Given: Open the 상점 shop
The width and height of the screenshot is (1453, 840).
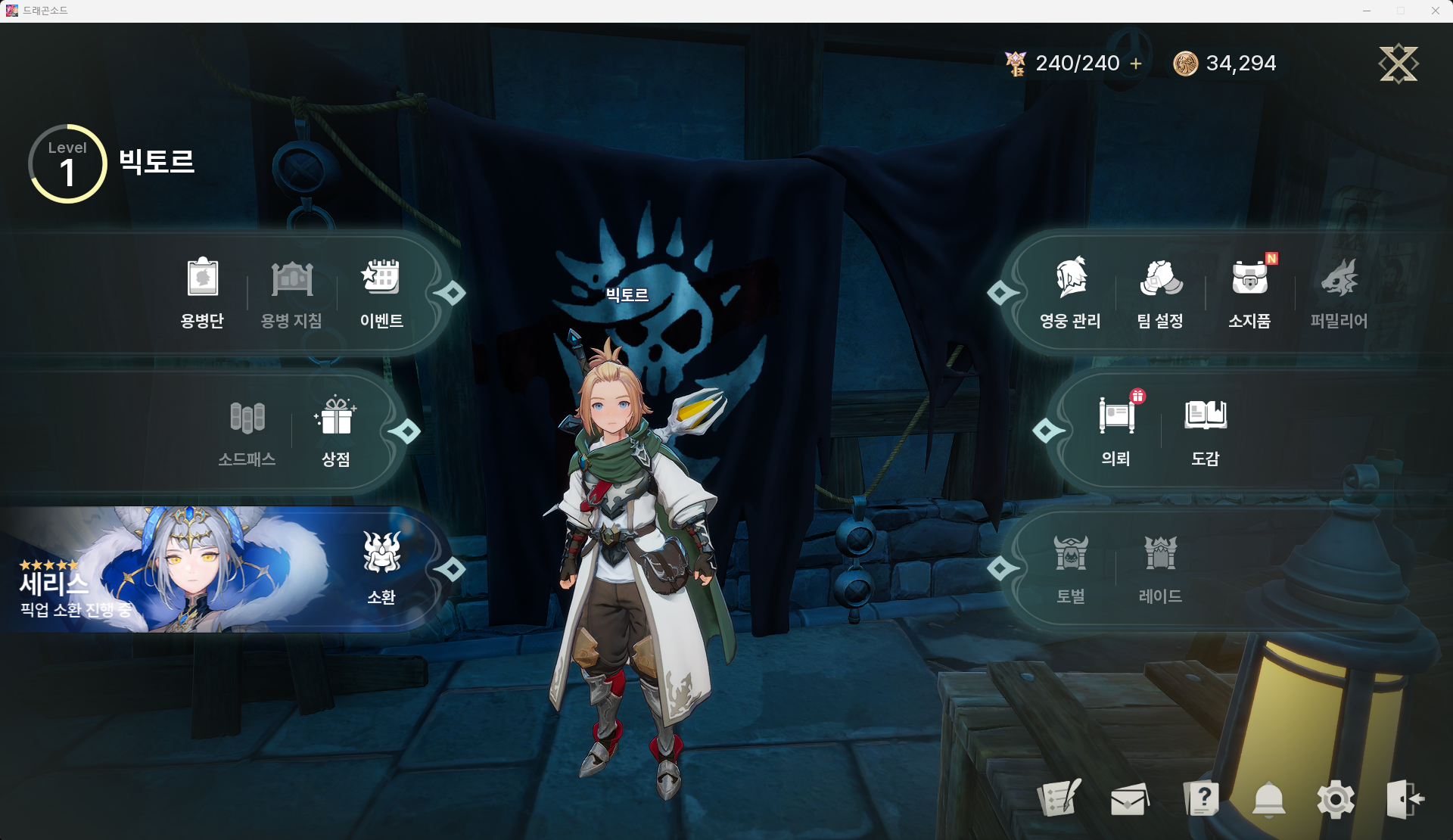Looking at the screenshot, I should [x=336, y=431].
